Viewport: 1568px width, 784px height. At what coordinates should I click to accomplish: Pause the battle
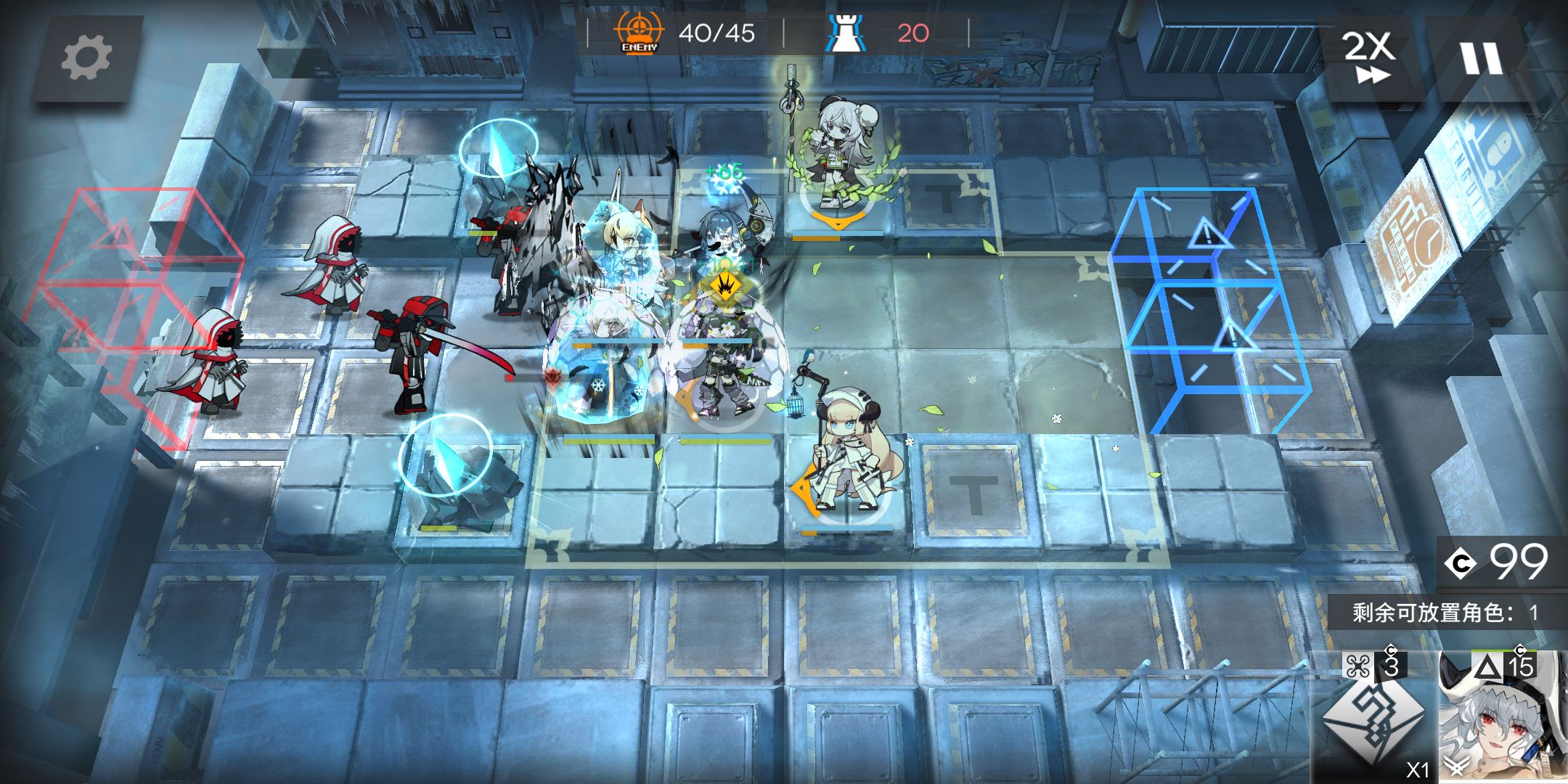point(1482,58)
